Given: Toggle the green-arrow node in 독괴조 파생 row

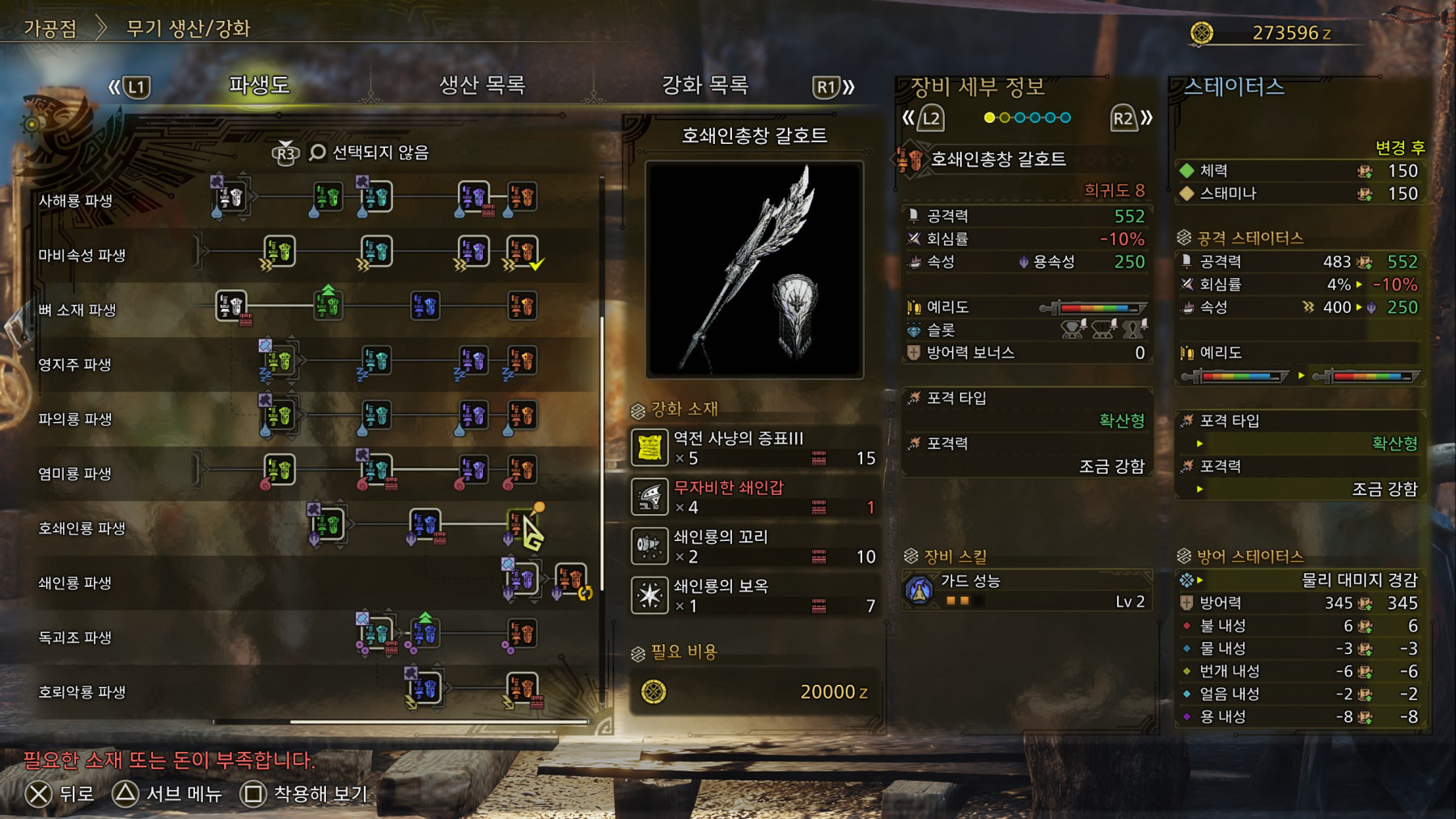Looking at the screenshot, I should tap(427, 635).
